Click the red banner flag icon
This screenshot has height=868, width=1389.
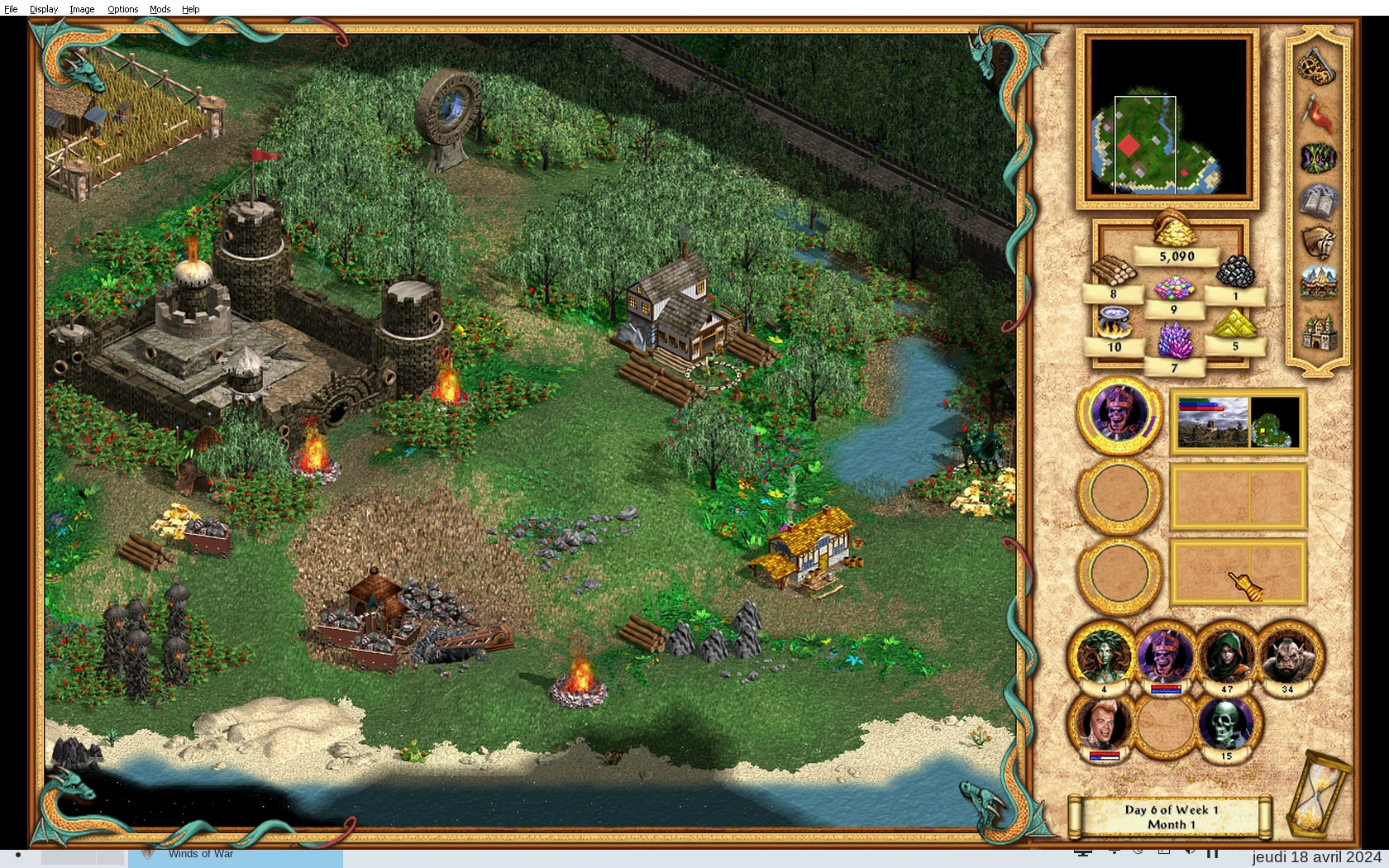[x=1317, y=112]
